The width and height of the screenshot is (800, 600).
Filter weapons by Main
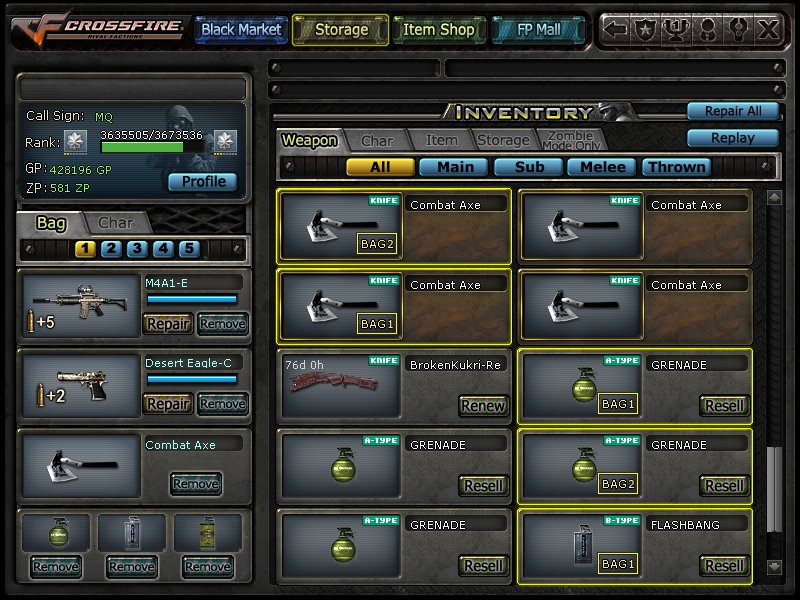[454, 167]
